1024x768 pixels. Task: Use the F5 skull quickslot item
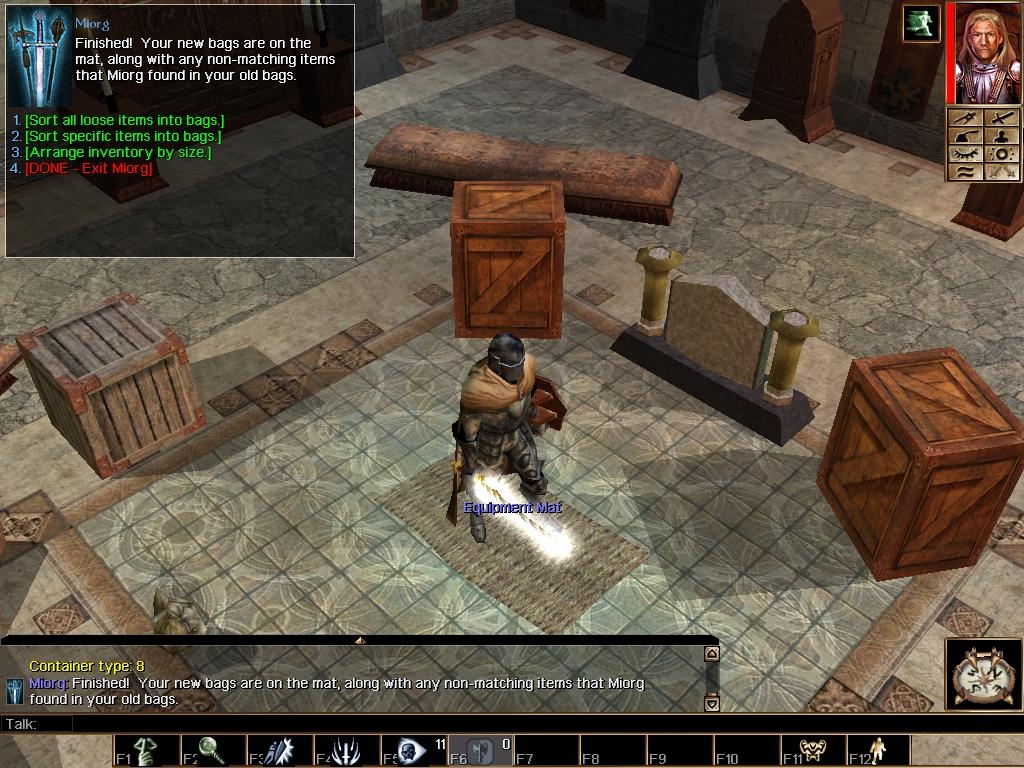coord(412,751)
